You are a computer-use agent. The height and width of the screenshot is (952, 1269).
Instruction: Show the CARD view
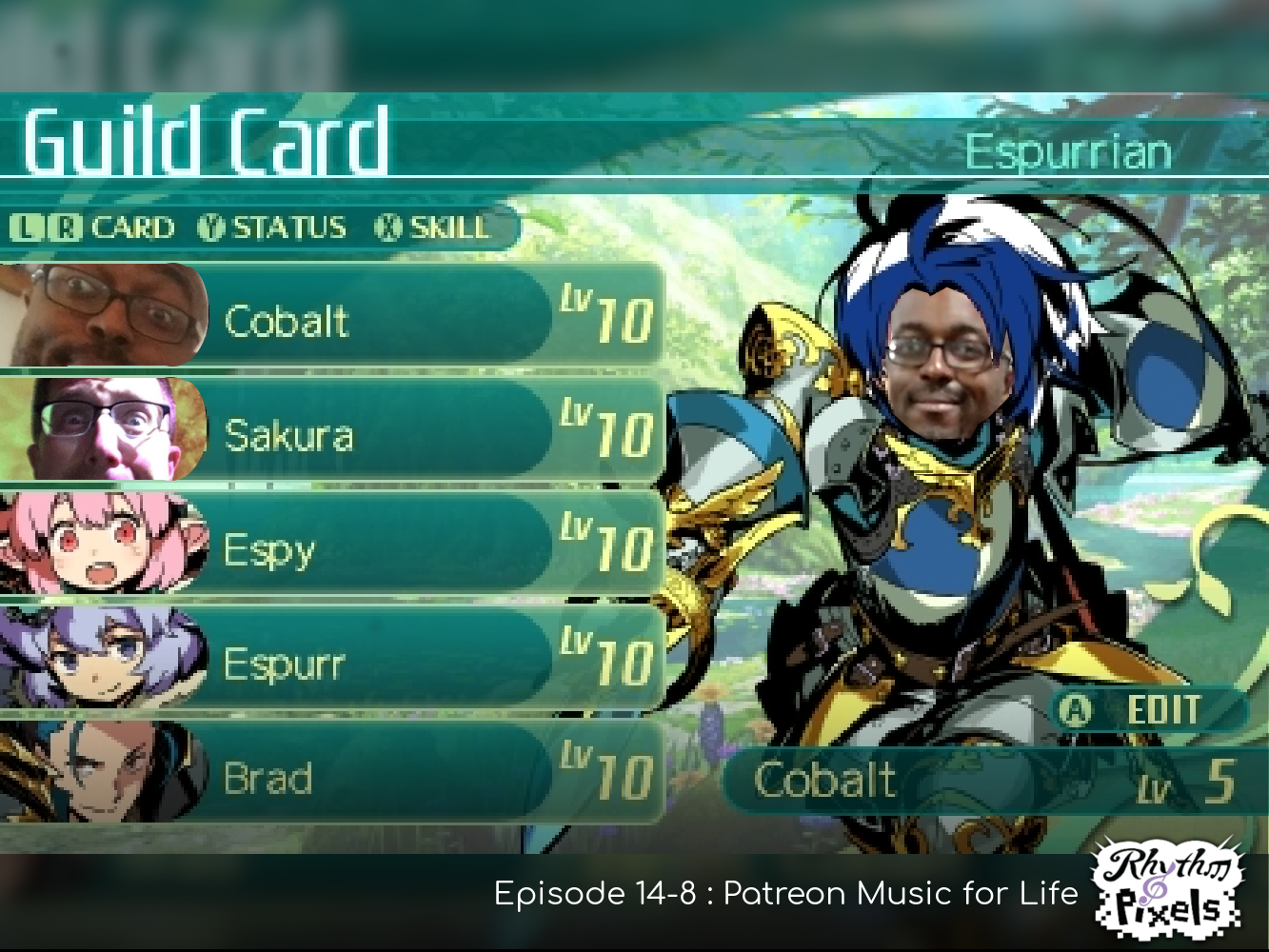(93, 228)
